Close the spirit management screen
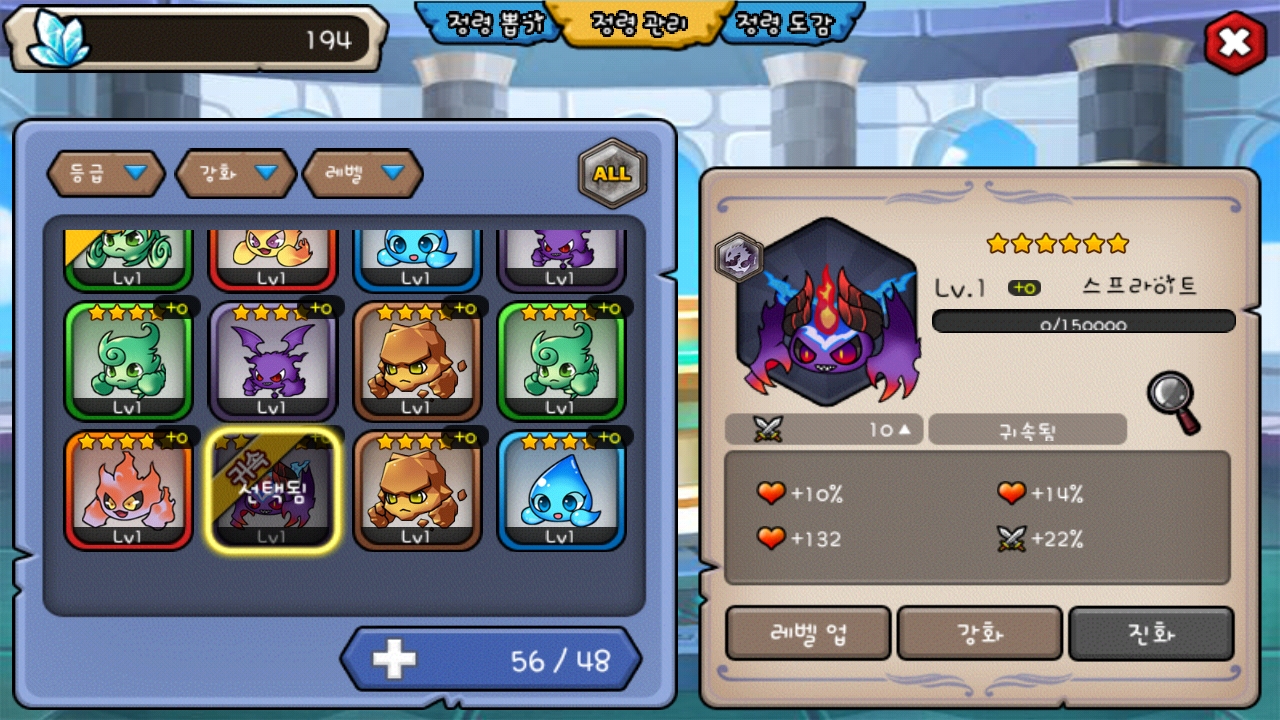This screenshot has width=1280, height=720. [x=1235, y=42]
